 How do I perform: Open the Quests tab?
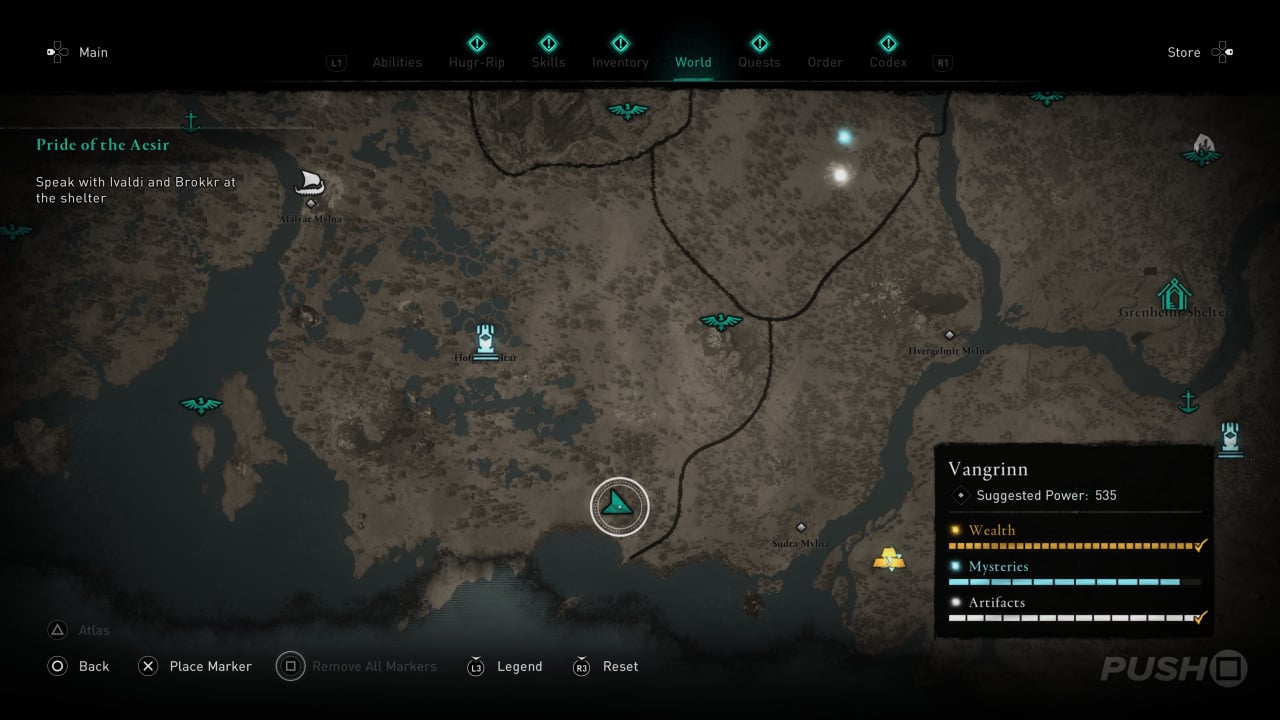(759, 62)
